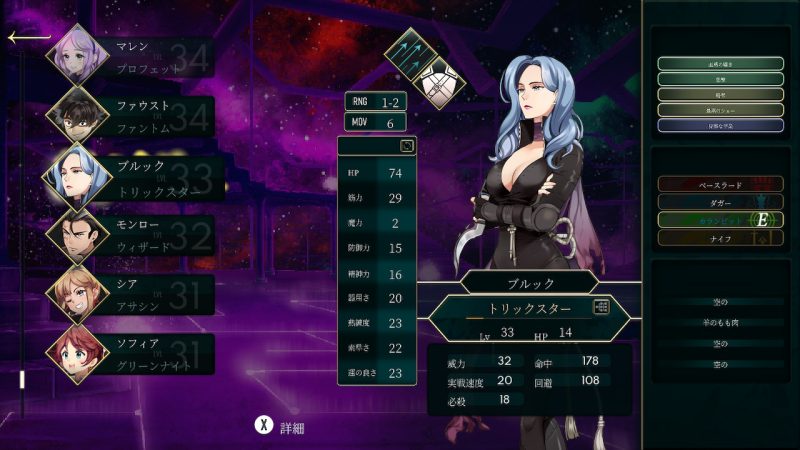The image size is (800, 450).
Task: Expand the stats panel with the corner icon
Action: tap(406, 146)
